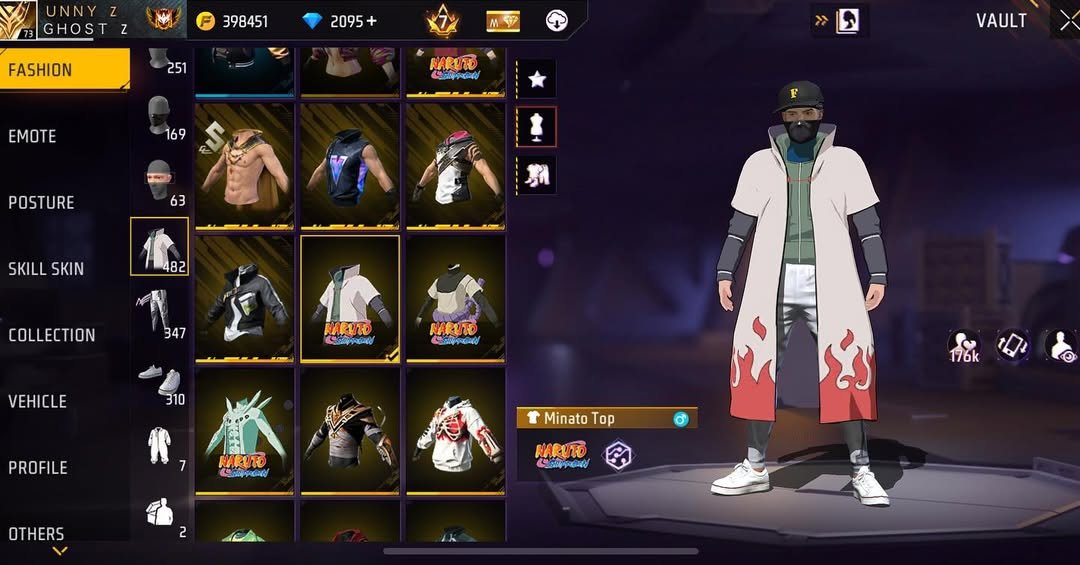Click the star favorites filter button
The width and height of the screenshot is (1080, 565).
point(535,78)
